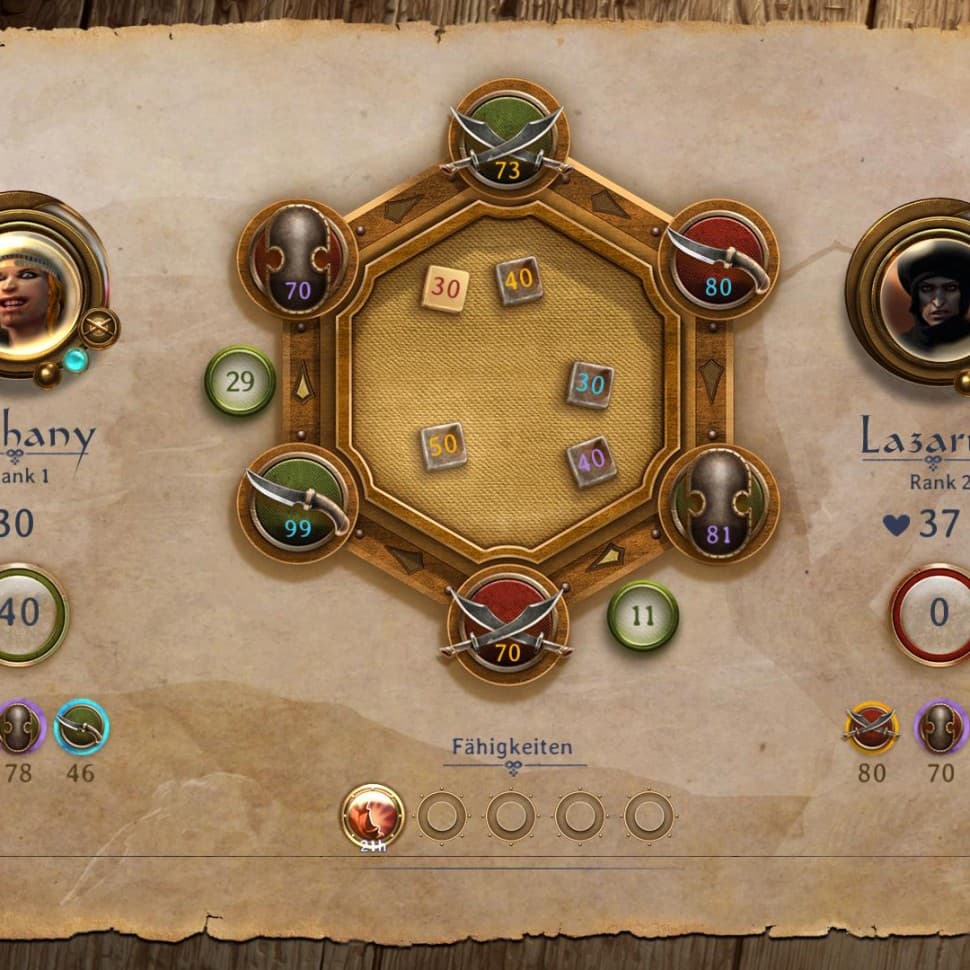Click the green token showing 11
970x970 pixels.
(x=643, y=615)
